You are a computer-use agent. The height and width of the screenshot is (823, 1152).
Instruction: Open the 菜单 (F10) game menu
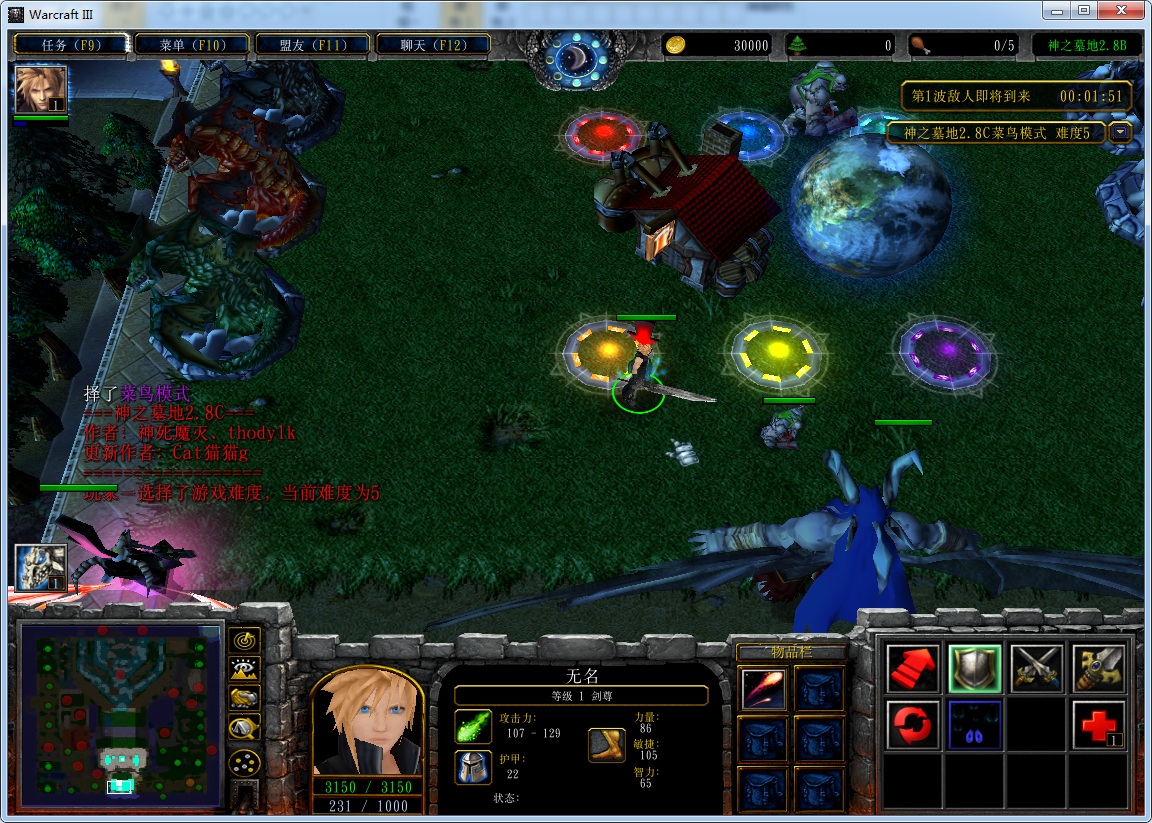pos(192,45)
